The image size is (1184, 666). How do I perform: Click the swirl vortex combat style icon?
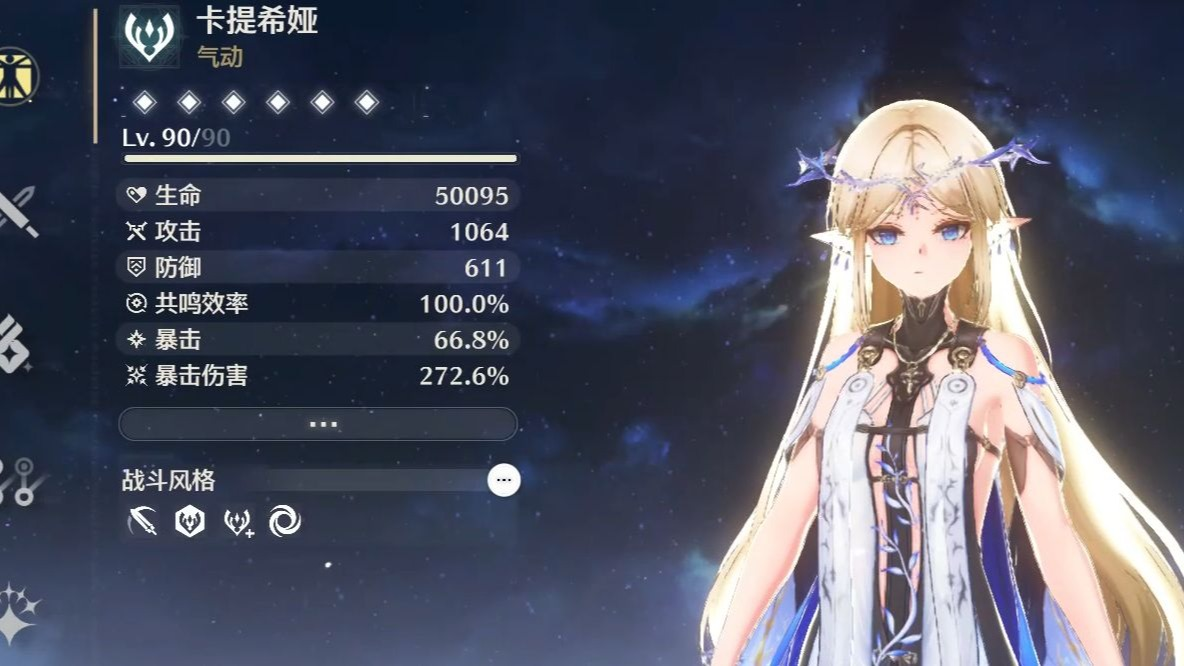point(285,520)
